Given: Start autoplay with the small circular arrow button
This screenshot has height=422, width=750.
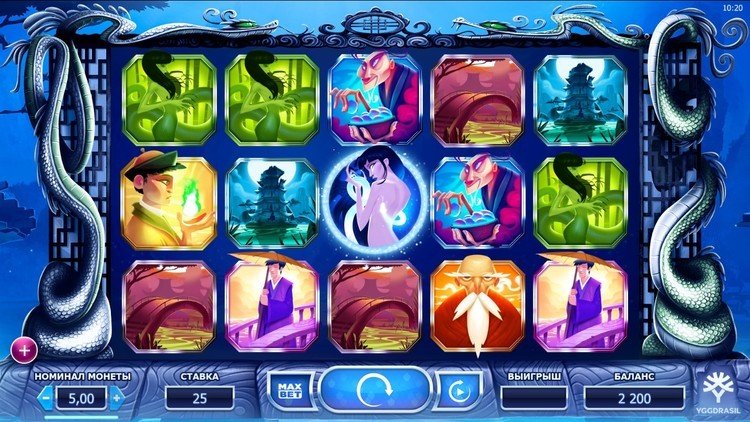Looking at the screenshot, I should click(459, 389).
